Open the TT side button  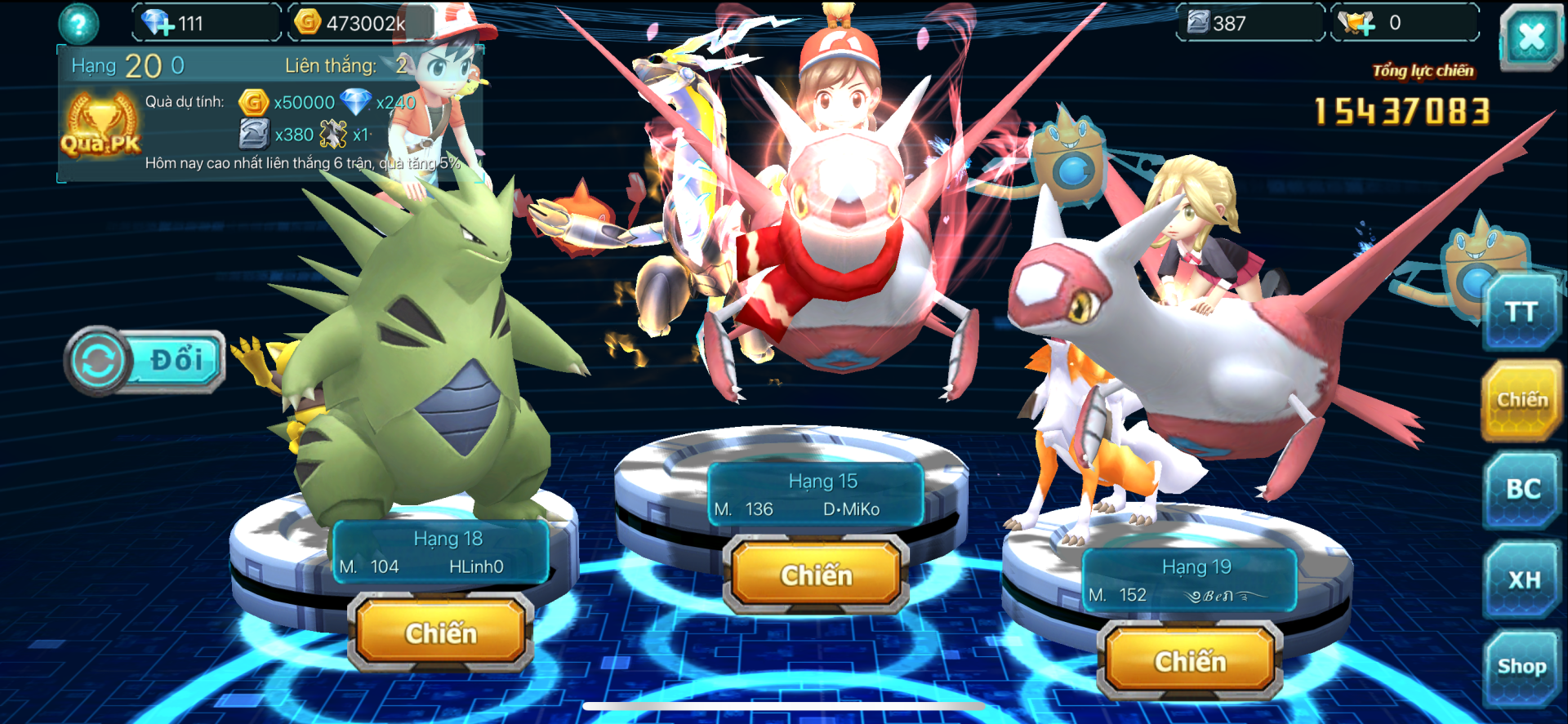tap(1521, 312)
